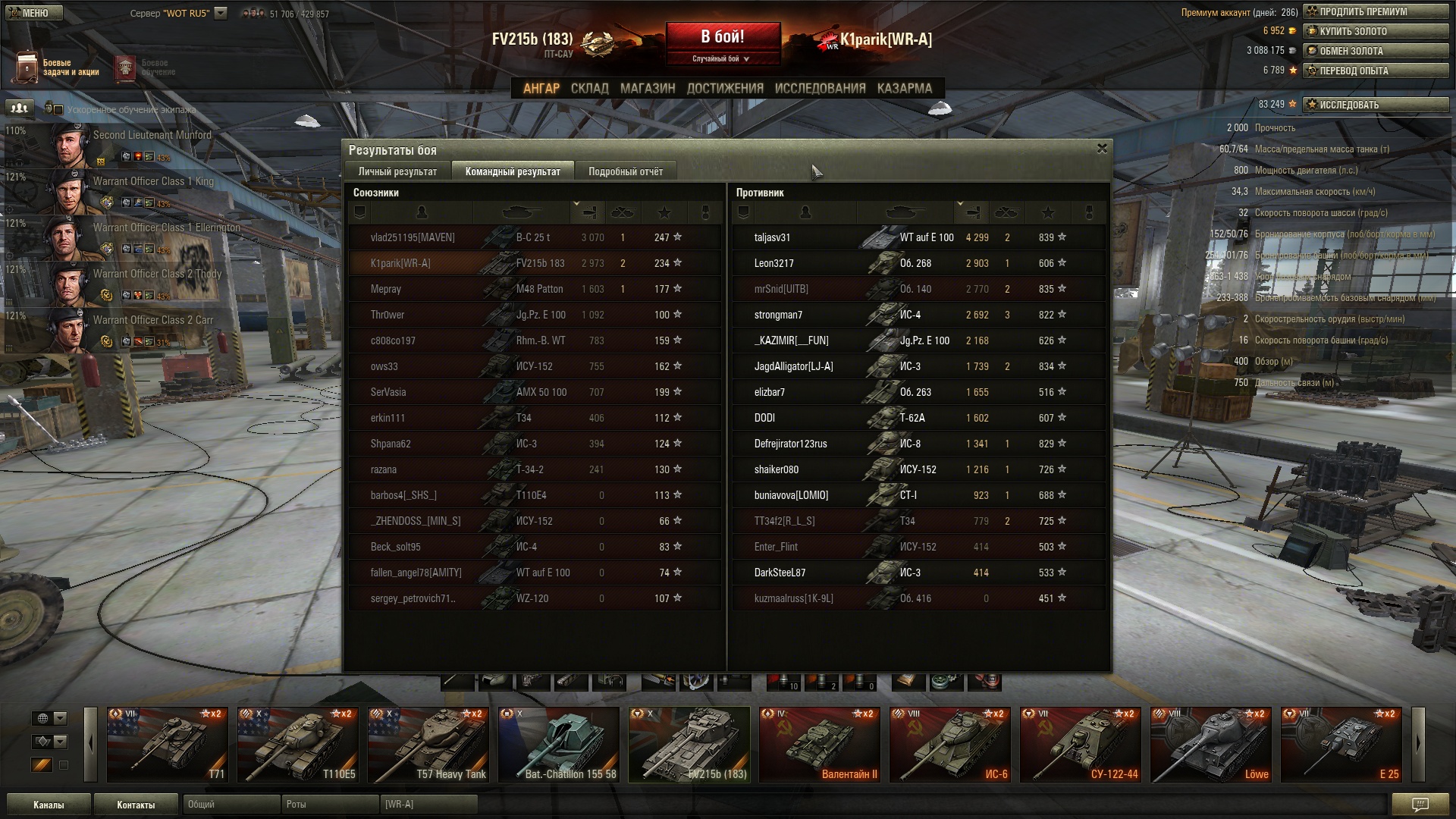The image size is (1456, 819).
Task: Open the ОБМЕН ЗОЛОТА exchange
Action: [x=1376, y=51]
